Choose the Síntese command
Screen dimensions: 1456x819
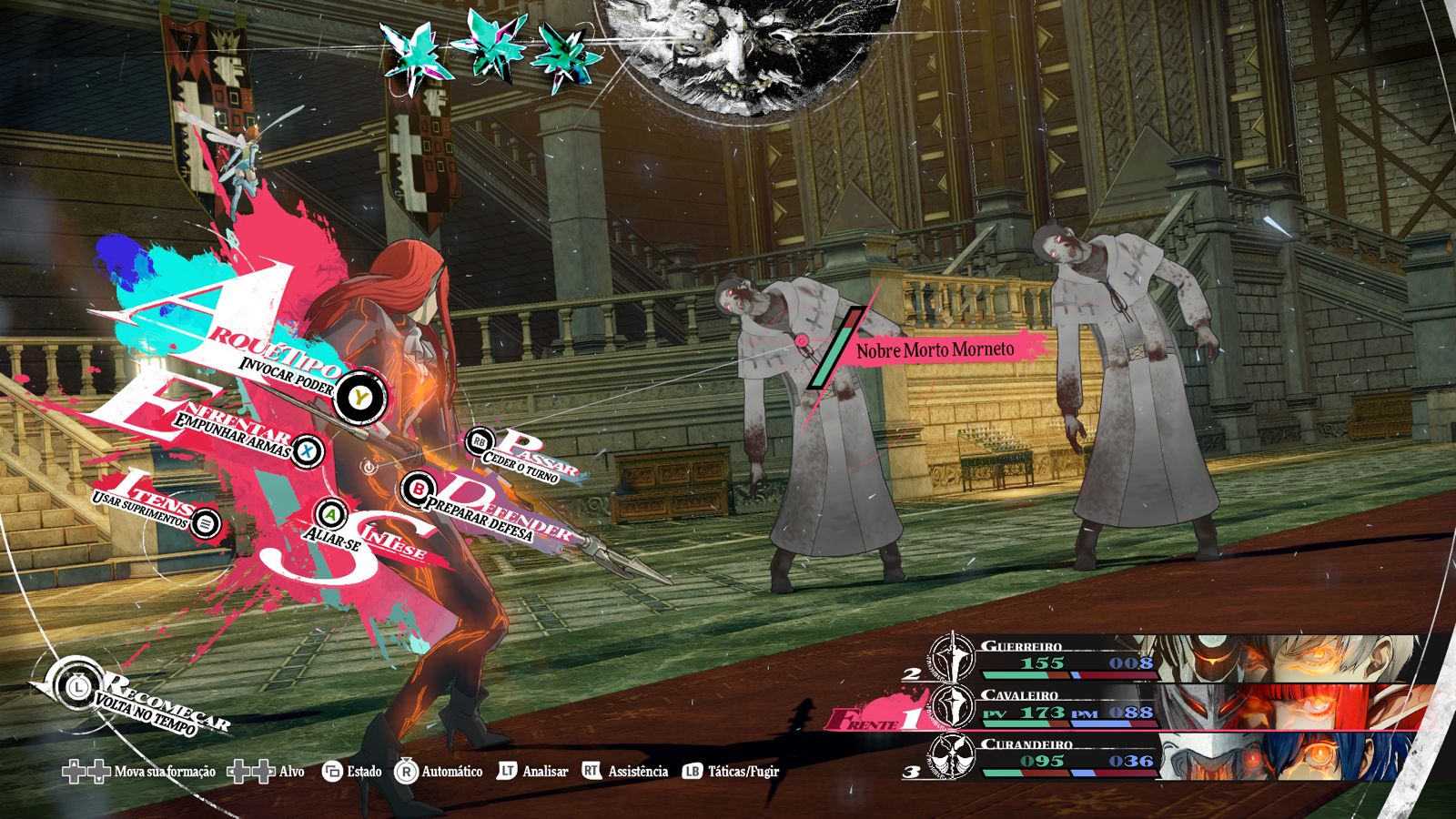coord(333,516)
